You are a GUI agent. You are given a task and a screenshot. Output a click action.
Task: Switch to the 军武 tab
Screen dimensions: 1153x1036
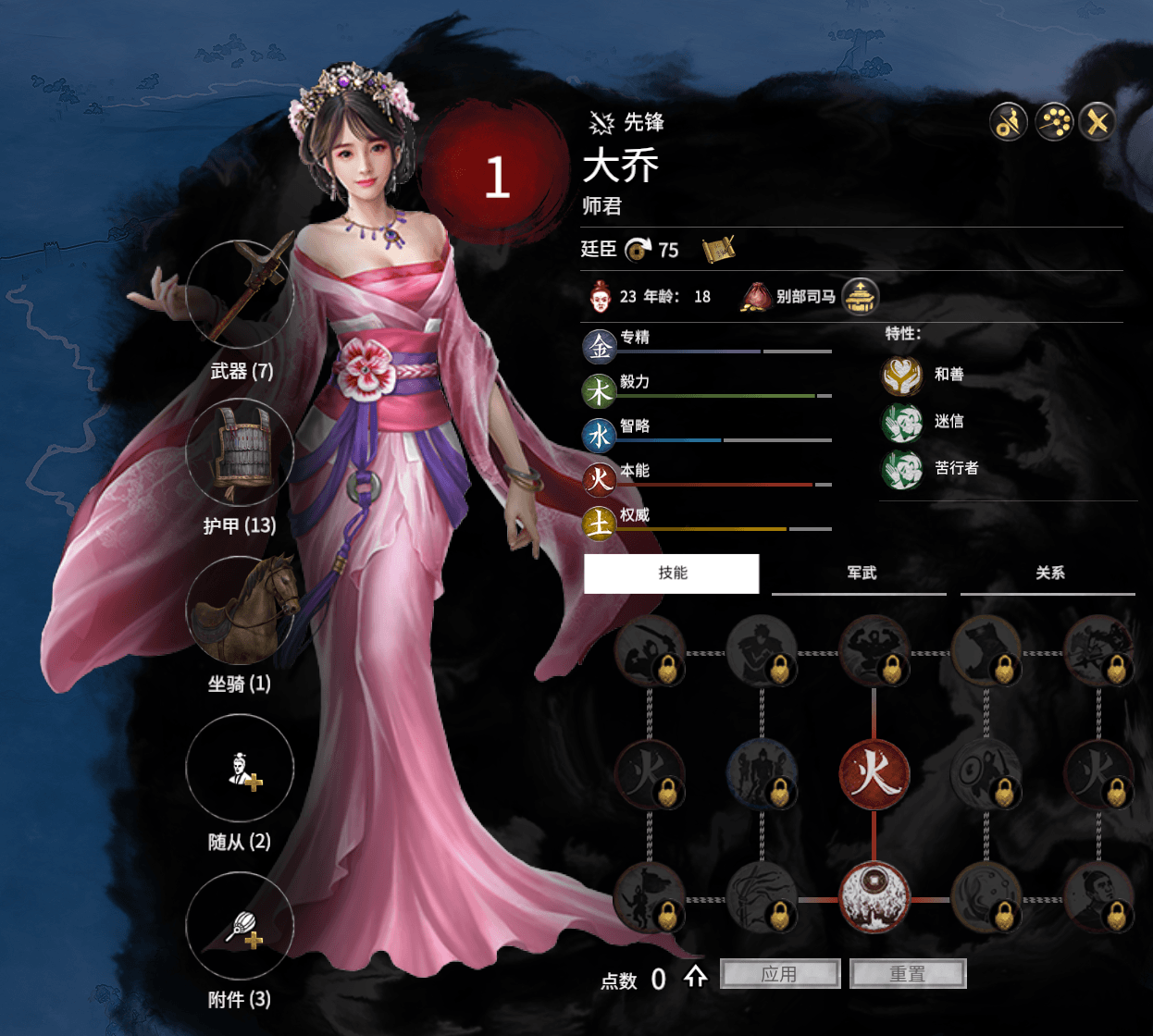coord(861,573)
